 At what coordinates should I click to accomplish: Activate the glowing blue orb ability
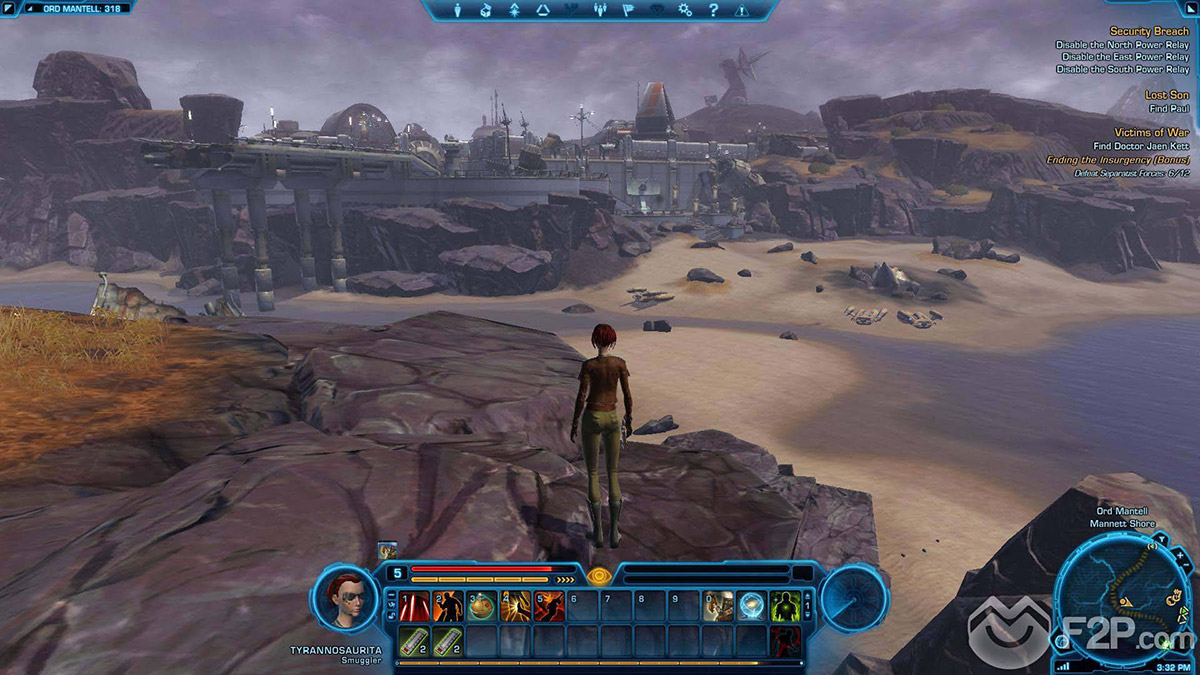click(x=751, y=606)
